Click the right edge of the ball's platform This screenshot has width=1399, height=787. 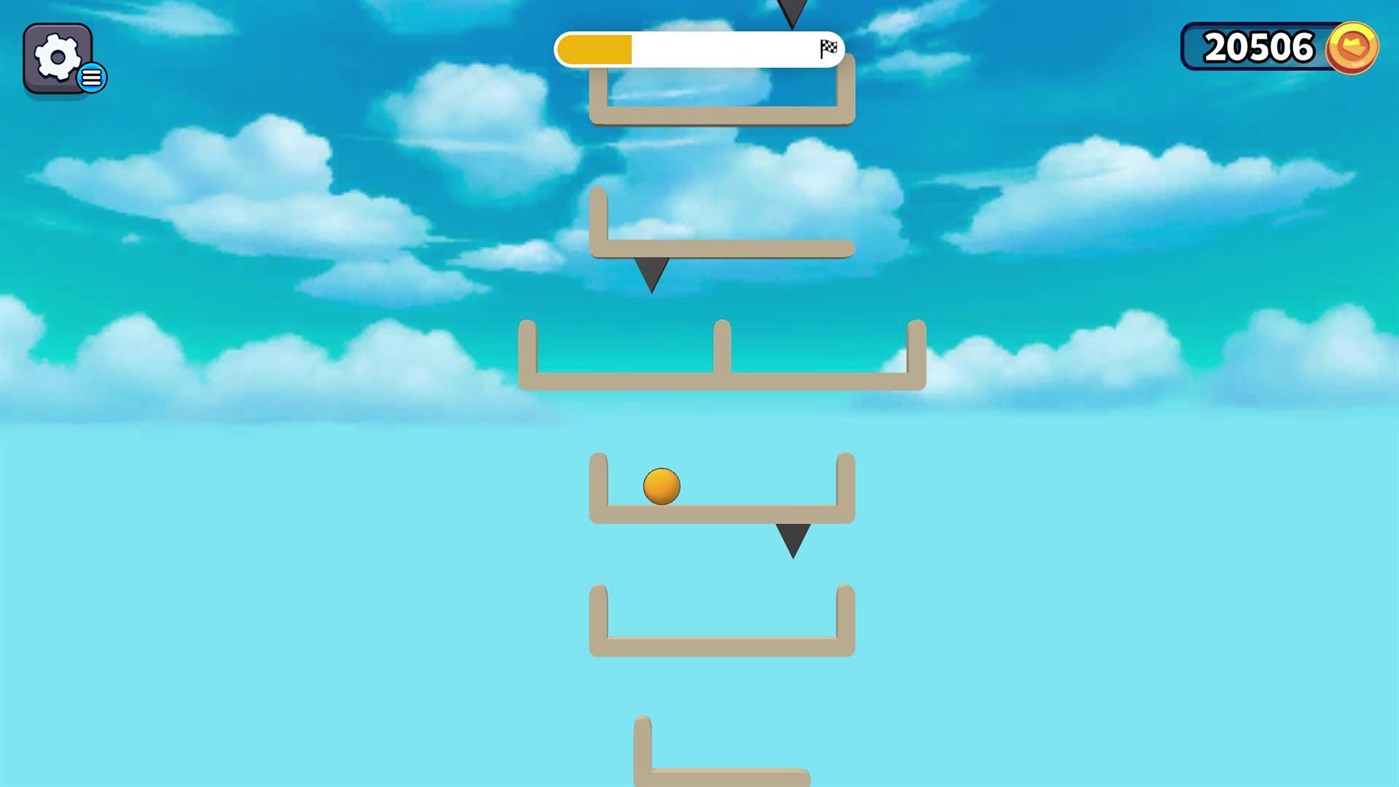(846, 486)
